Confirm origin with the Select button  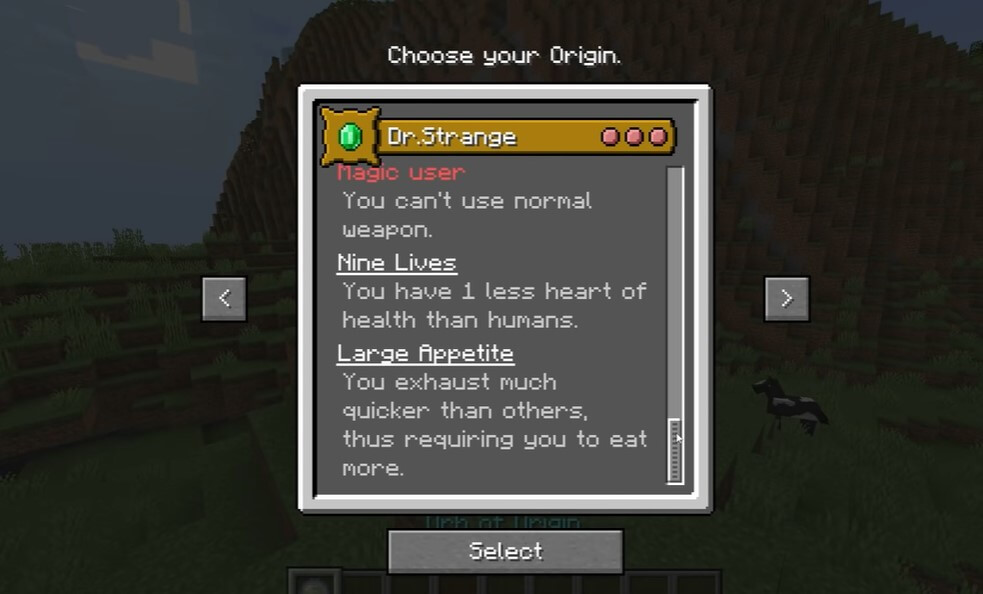coord(505,551)
